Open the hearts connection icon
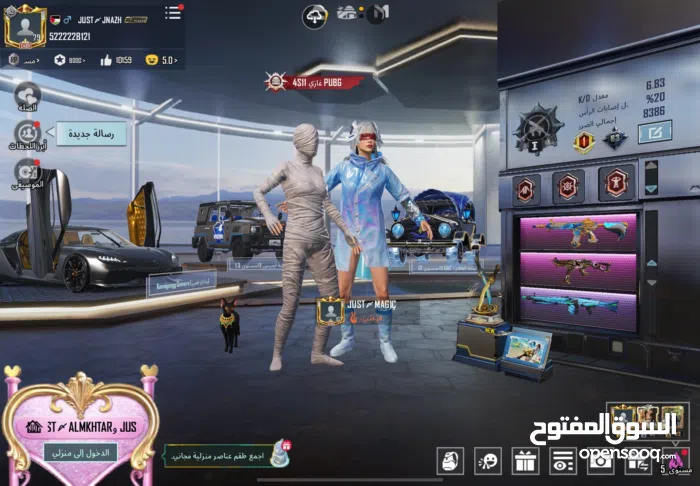This screenshot has height=486, width=700. tap(26, 96)
